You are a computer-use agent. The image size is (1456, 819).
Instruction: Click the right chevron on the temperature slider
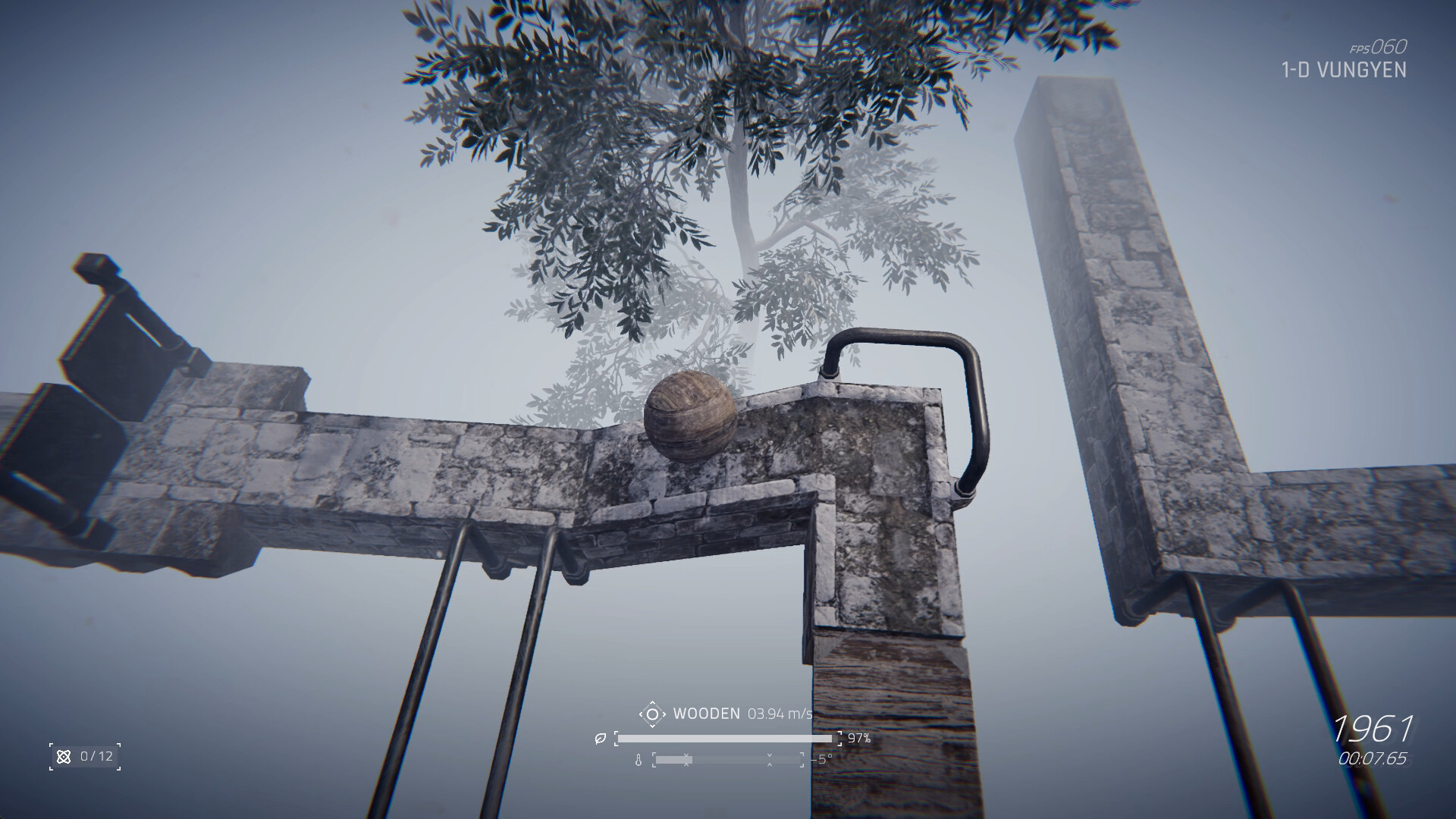click(770, 760)
